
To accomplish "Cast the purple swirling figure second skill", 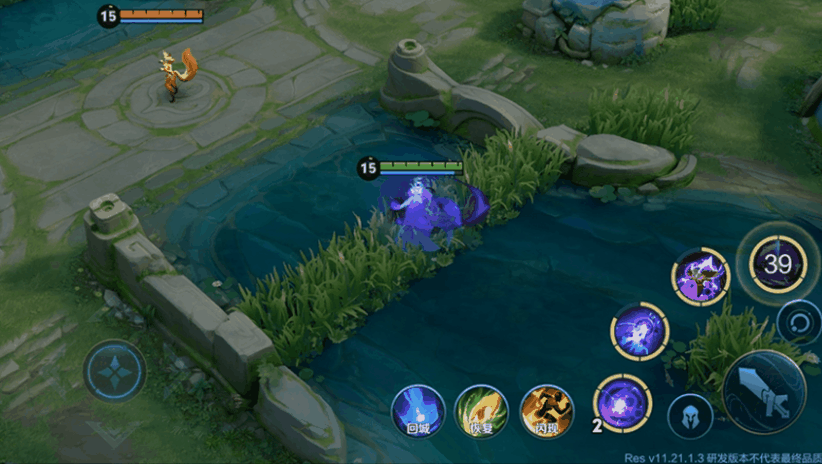I will point(640,331).
